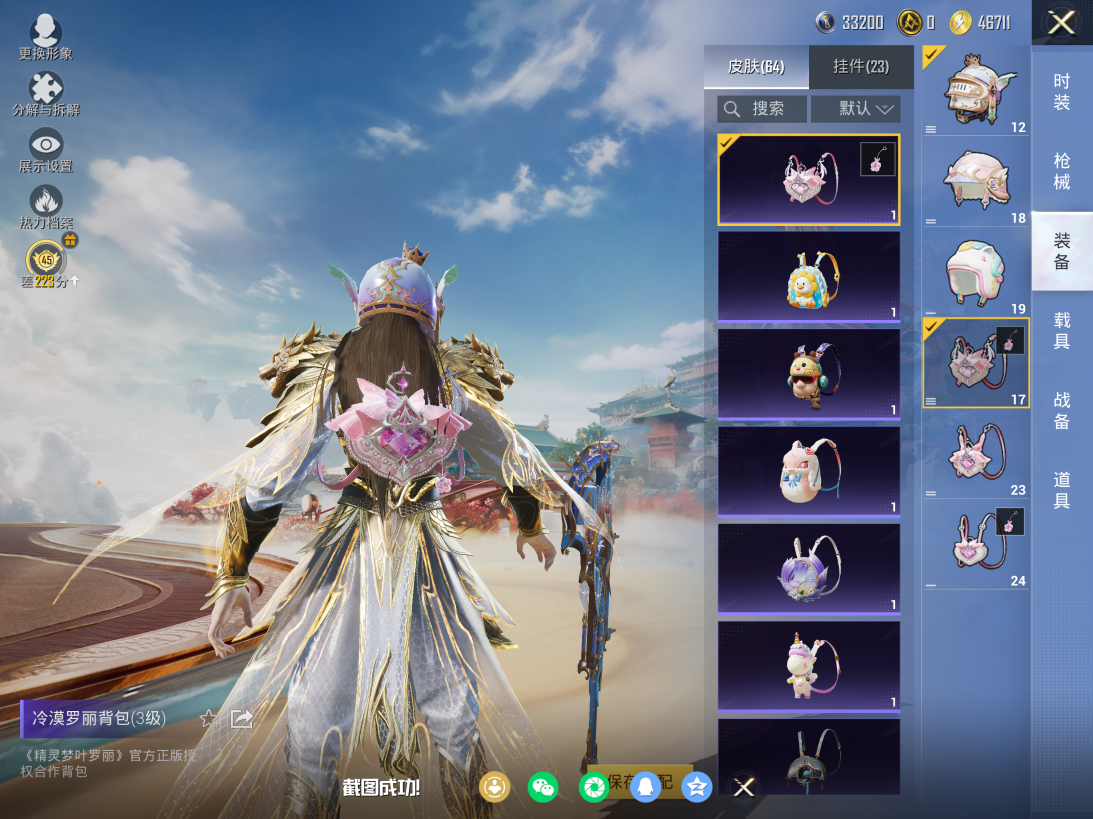
Task: Switch to the 挂件(23) tab
Action: 861,67
